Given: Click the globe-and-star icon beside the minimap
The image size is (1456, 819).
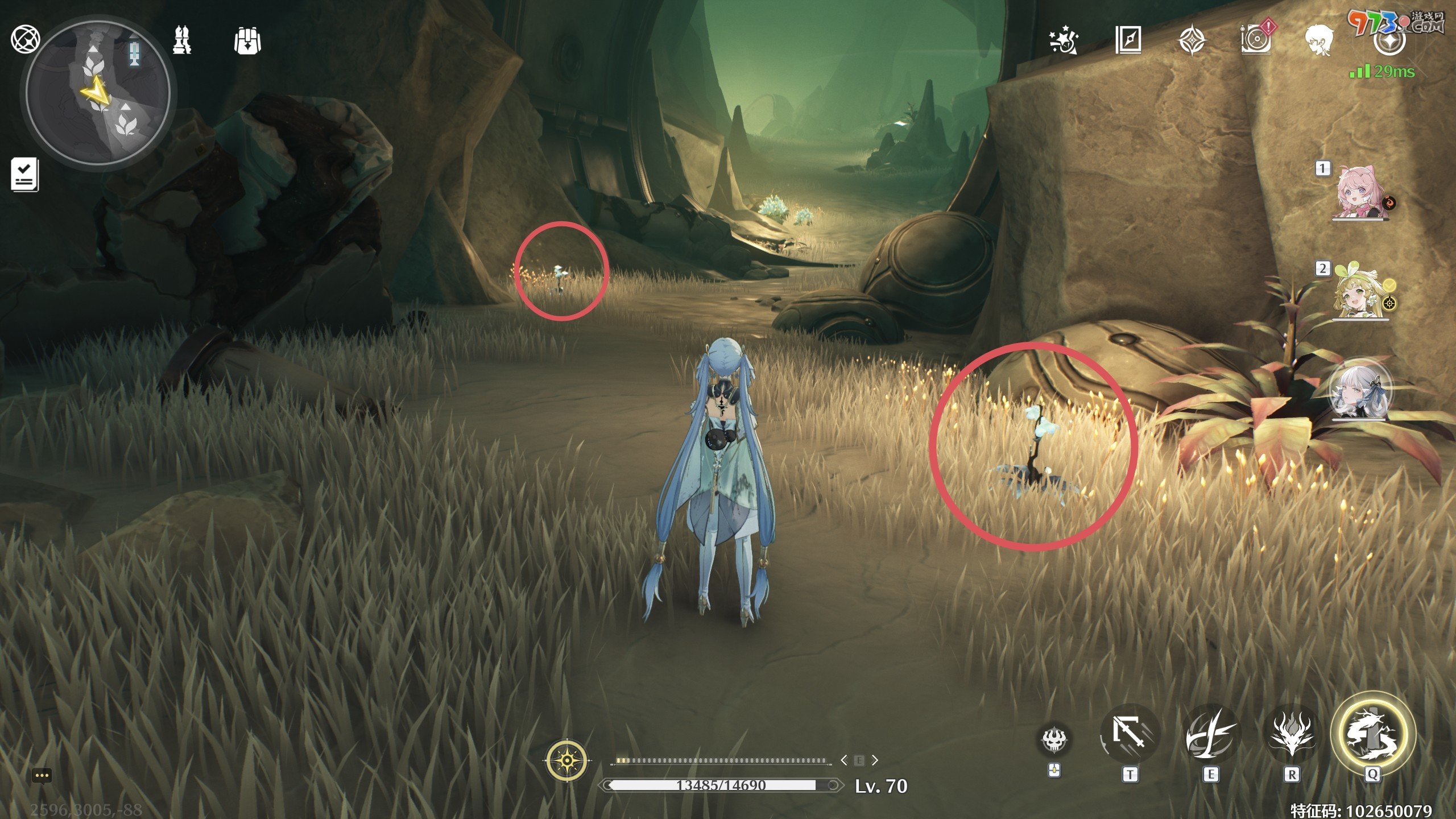Looking at the screenshot, I should tap(25, 39).
